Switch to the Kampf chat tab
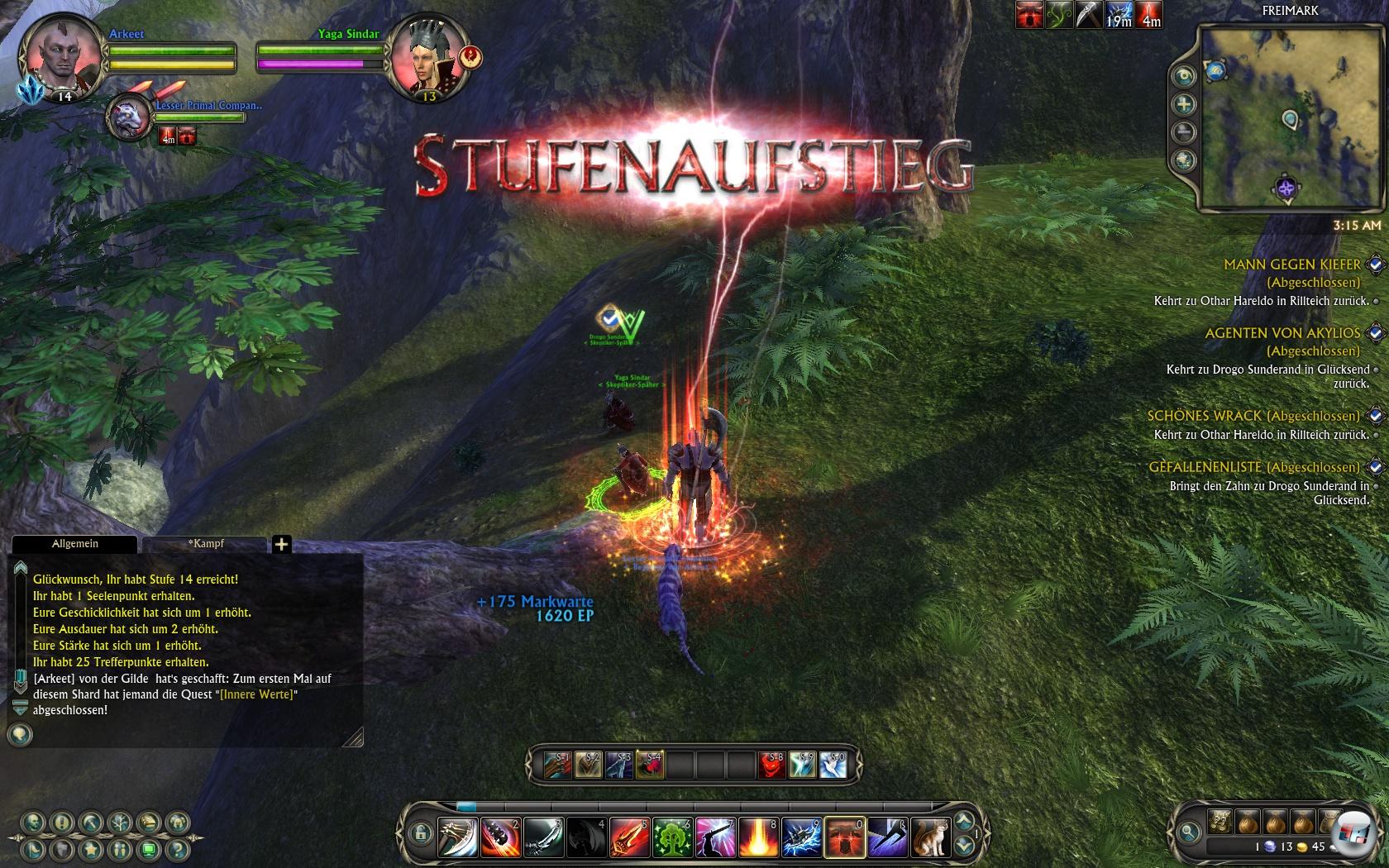This screenshot has width=1389, height=868. [x=205, y=544]
